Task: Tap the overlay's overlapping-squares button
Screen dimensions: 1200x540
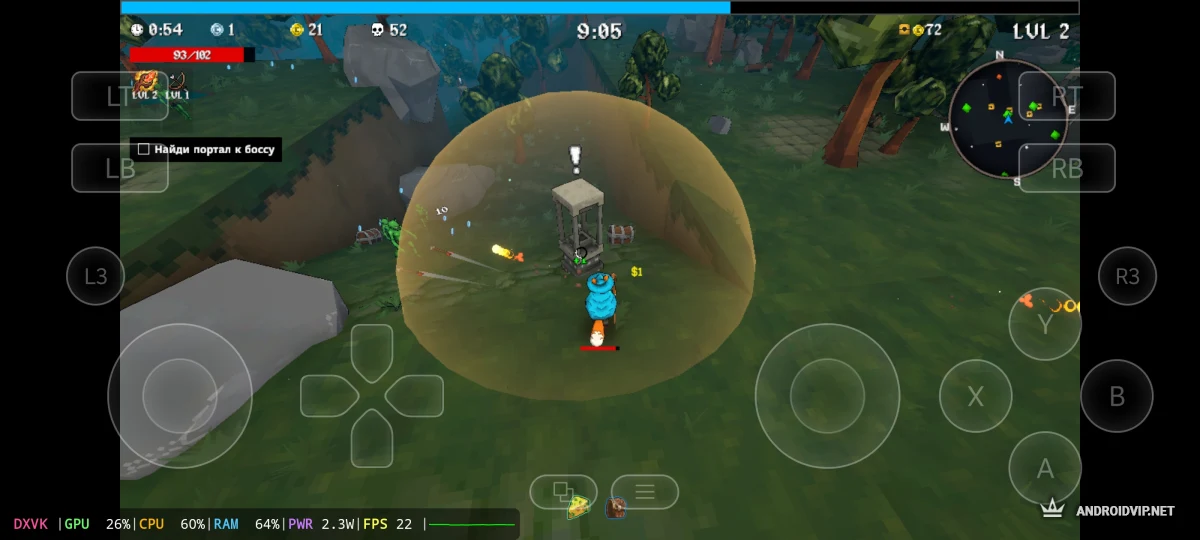Action: (562, 490)
